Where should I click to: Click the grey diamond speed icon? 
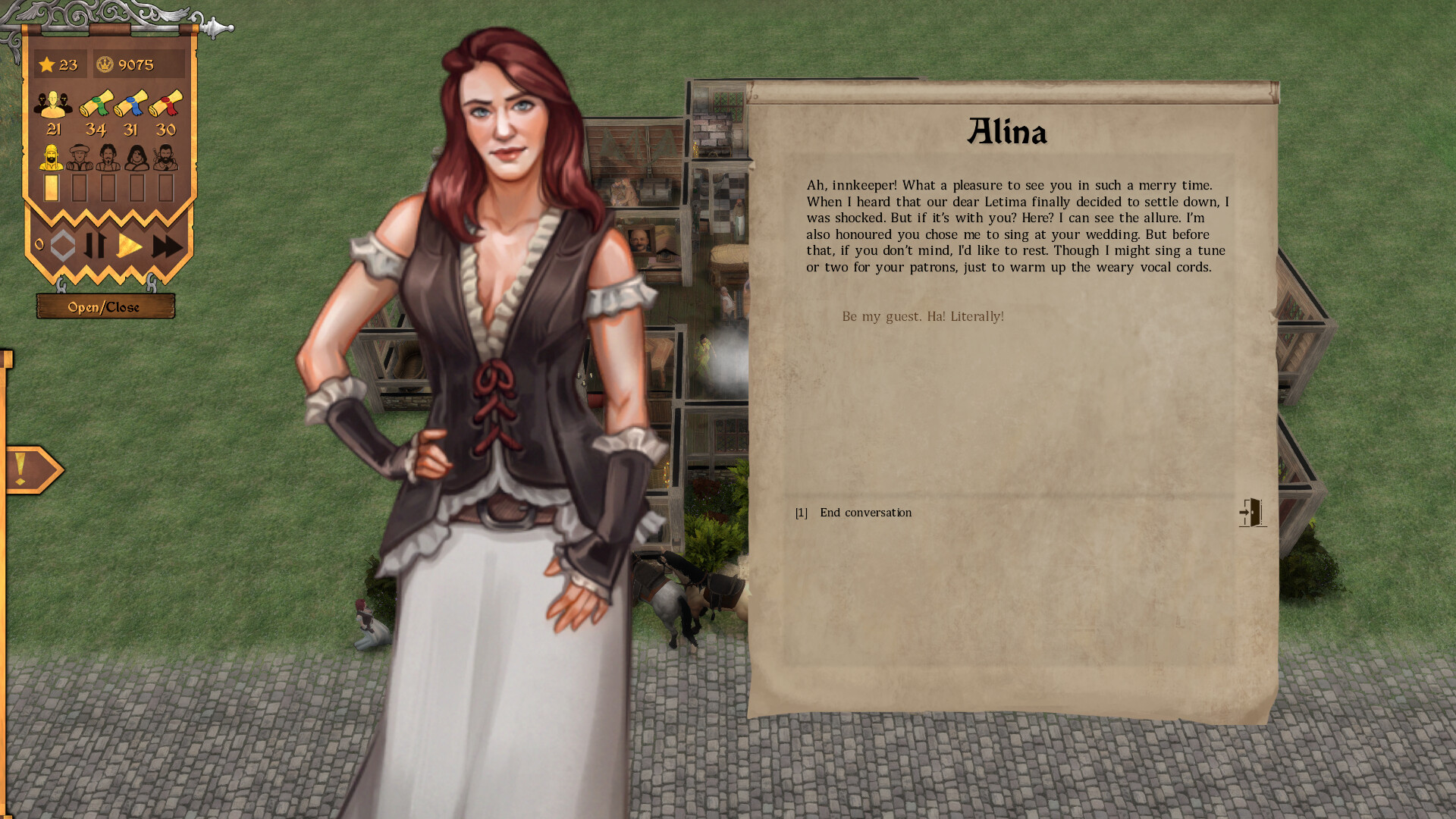click(62, 246)
